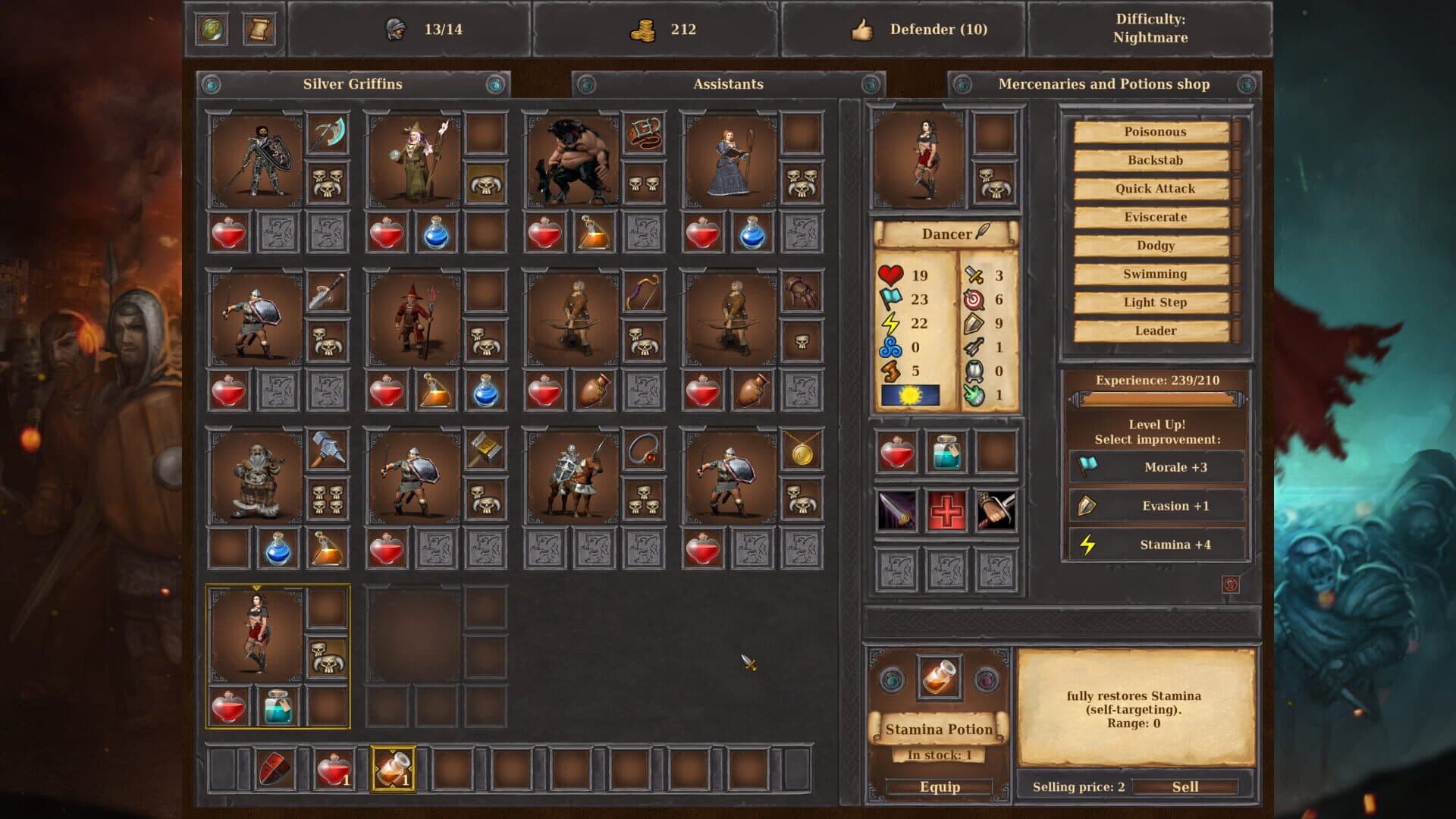Open the Mercenaries and Potions shop tab

coord(1103,84)
